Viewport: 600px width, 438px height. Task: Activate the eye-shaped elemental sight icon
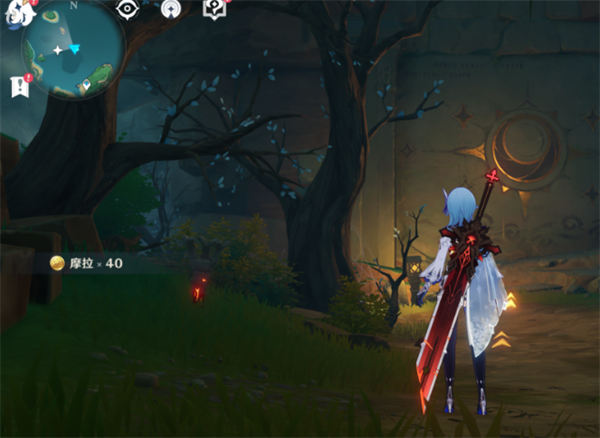[127, 9]
